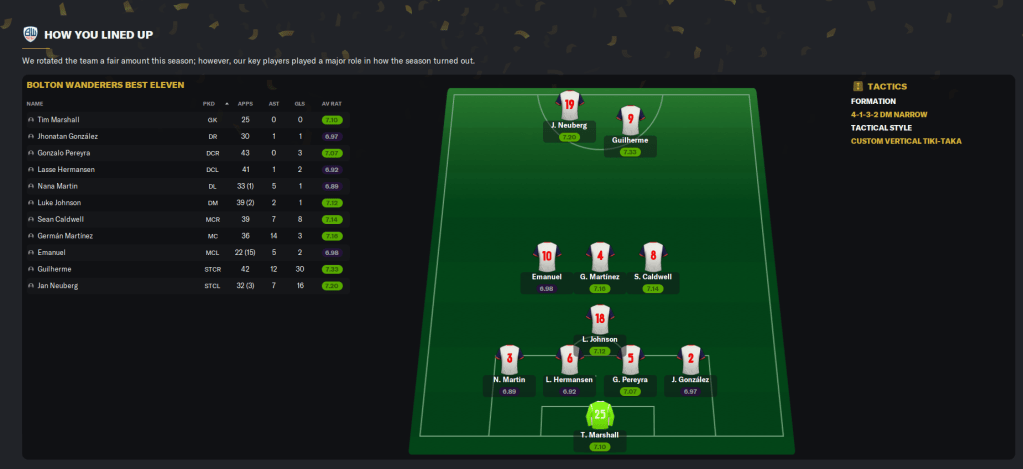Image resolution: width=1023 pixels, height=469 pixels.
Task: Click Gonzalo Pereyra's name in the table
Action: click(x=62, y=153)
